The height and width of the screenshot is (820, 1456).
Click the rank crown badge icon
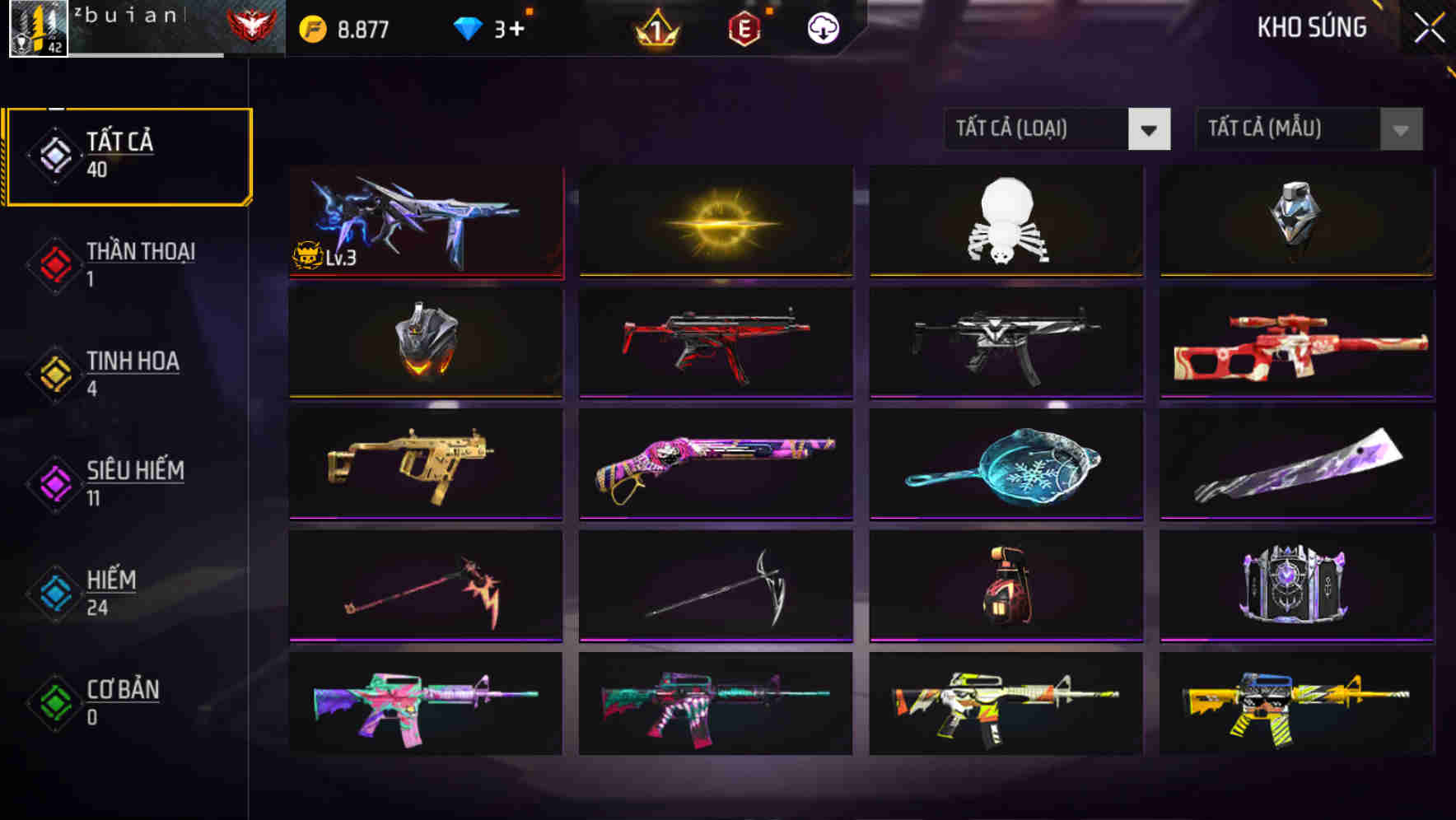point(655,29)
